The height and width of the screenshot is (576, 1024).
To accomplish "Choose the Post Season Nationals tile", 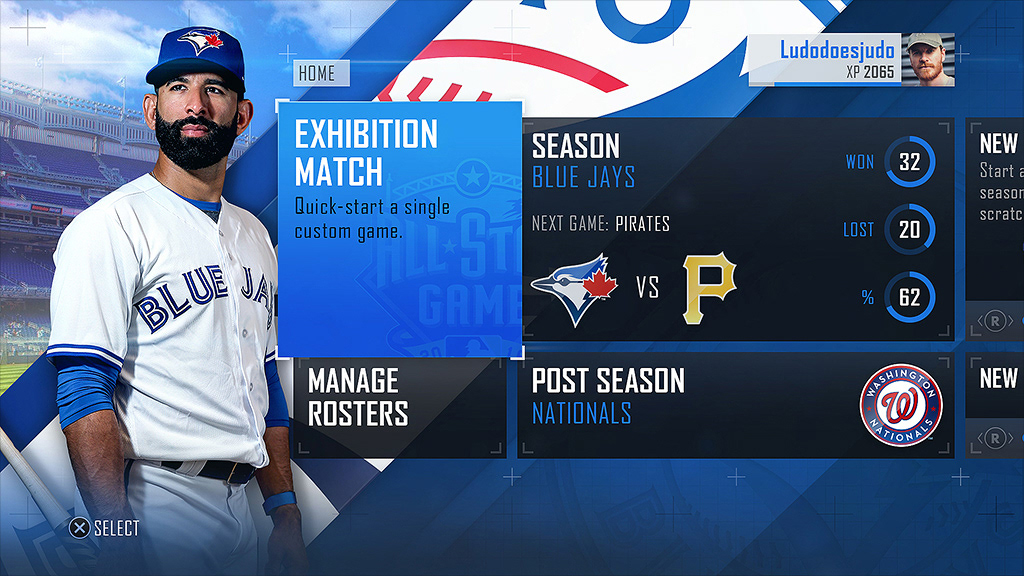I will tap(736, 405).
